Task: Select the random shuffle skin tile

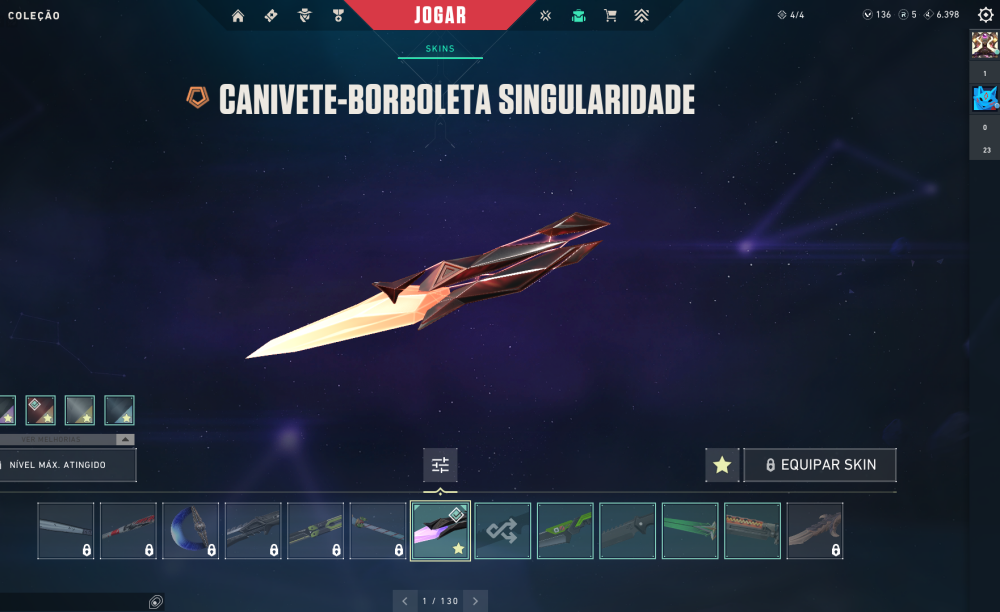Action: tap(502, 531)
